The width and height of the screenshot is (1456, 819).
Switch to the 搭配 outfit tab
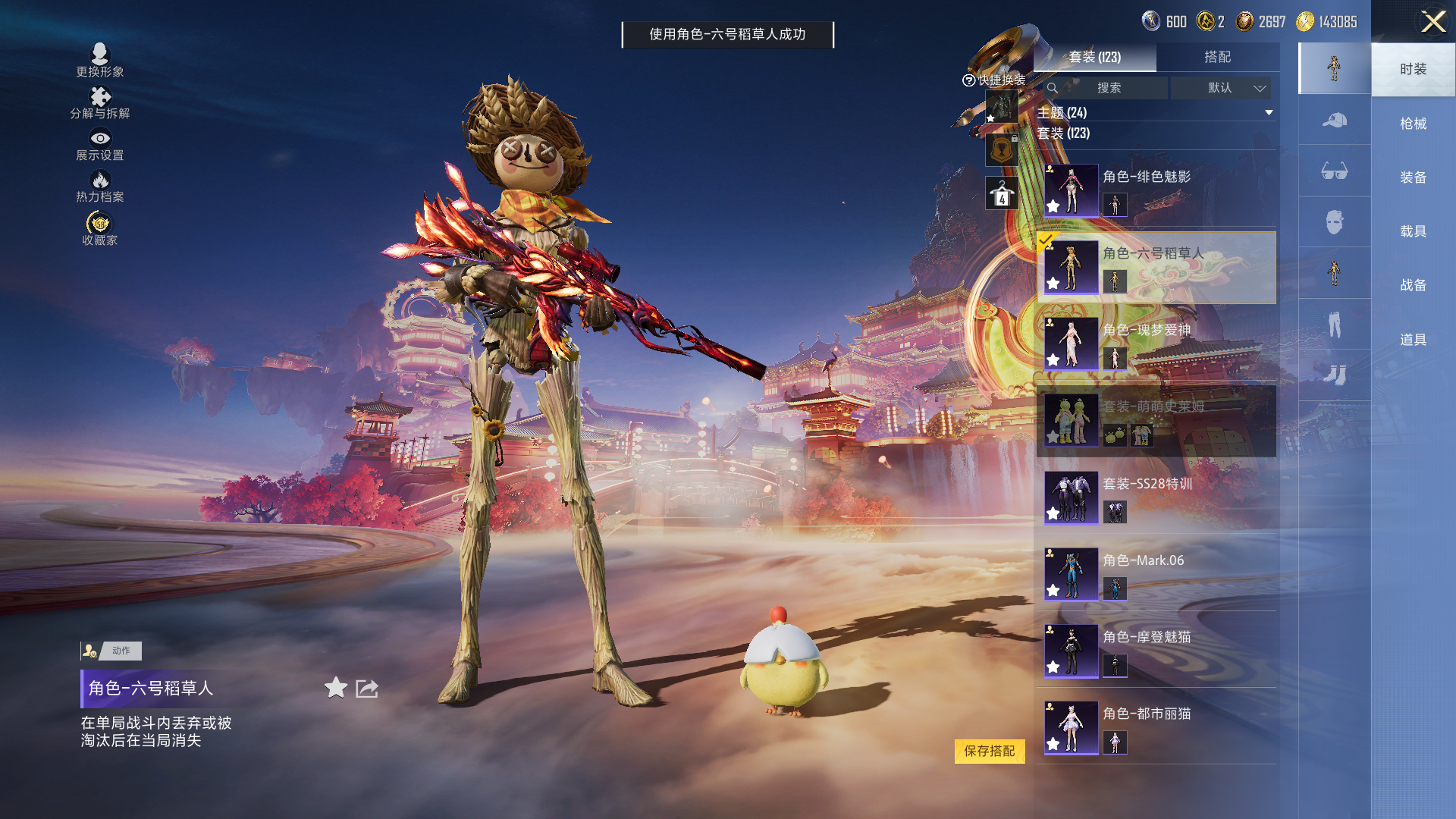click(1217, 57)
